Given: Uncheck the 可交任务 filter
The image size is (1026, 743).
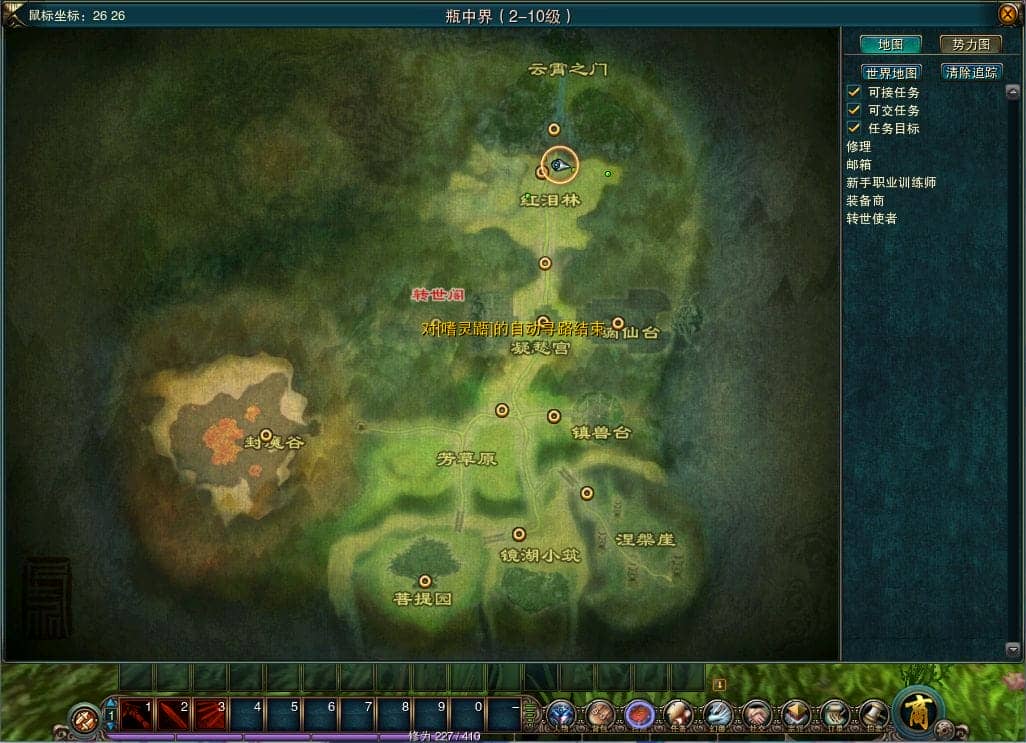Looking at the screenshot, I should click(x=854, y=110).
